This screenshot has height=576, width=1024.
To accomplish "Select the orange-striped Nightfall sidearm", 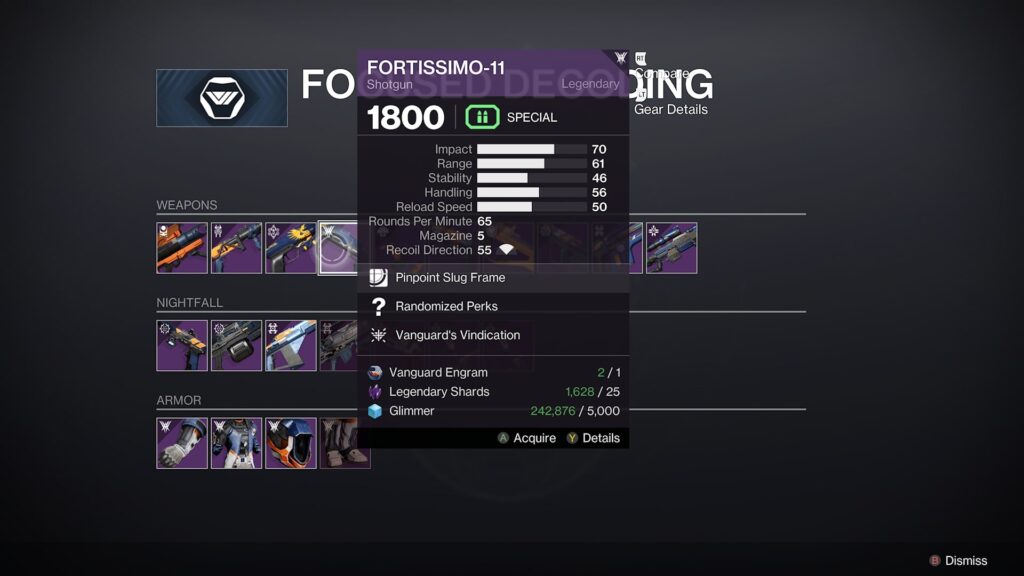I will (x=182, y=345).
